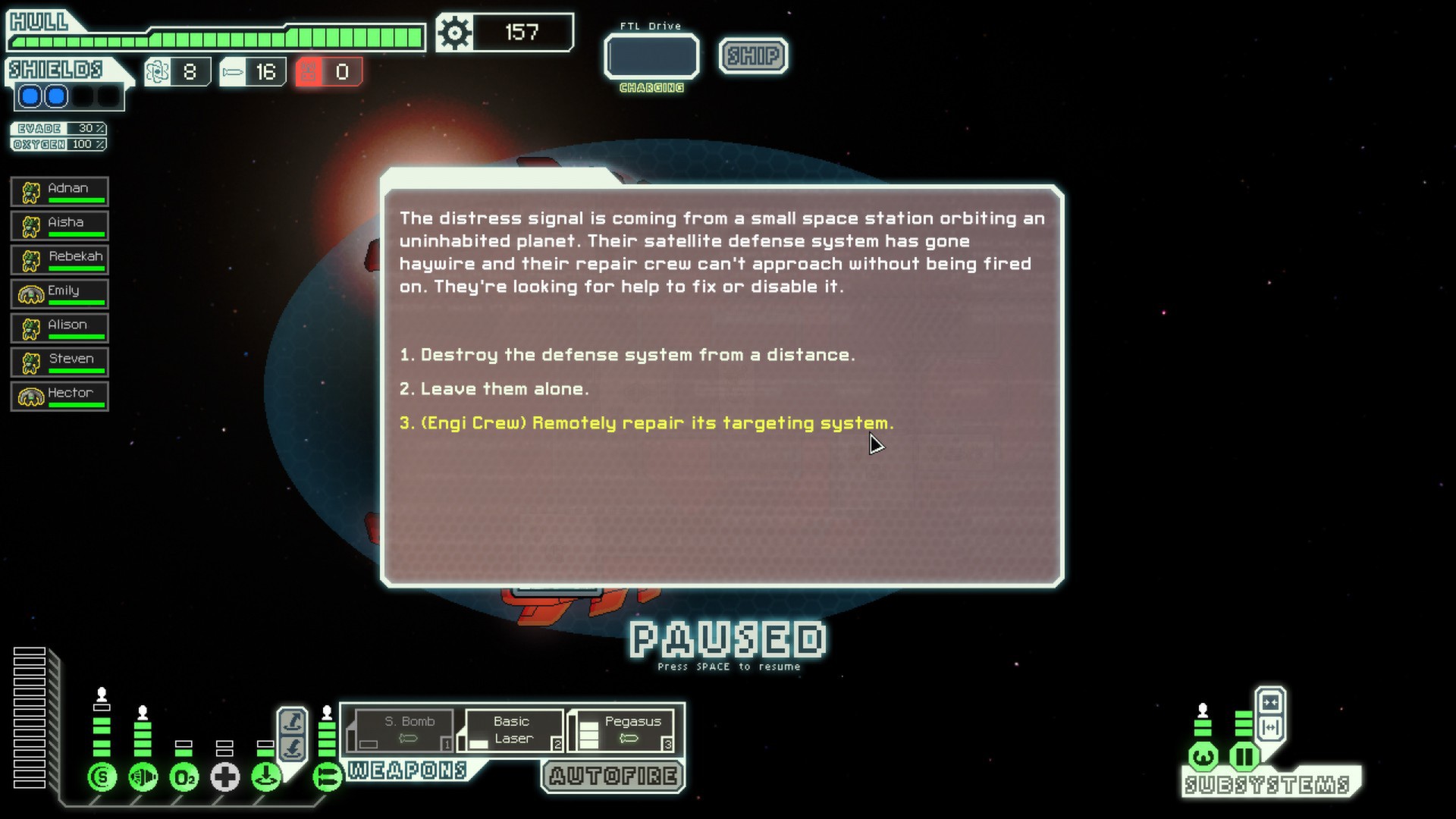Select the Doors subsystem icon

click(x=1244, y=756)
